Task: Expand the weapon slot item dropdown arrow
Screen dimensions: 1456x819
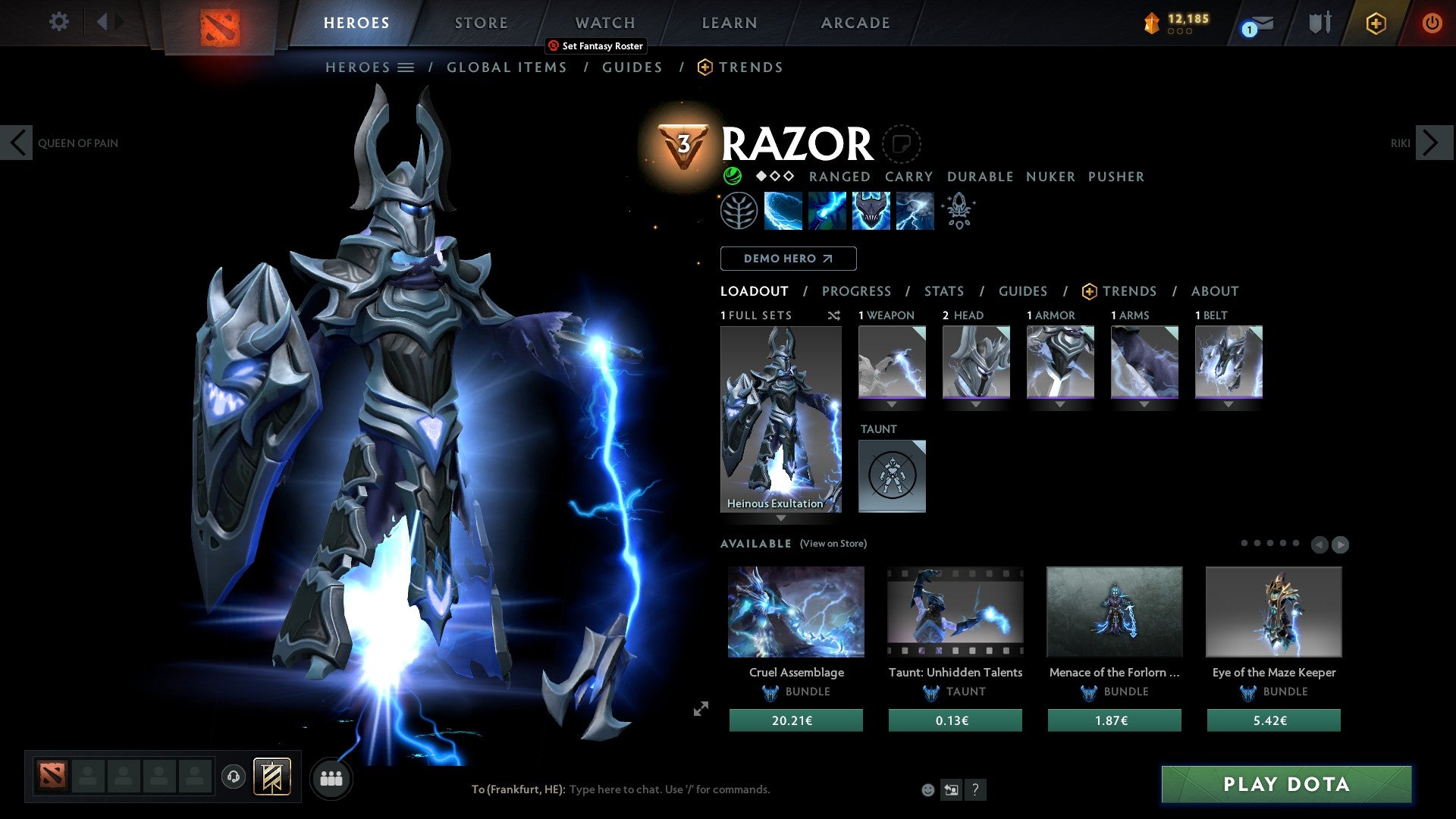Action: [x=892, y=404]
